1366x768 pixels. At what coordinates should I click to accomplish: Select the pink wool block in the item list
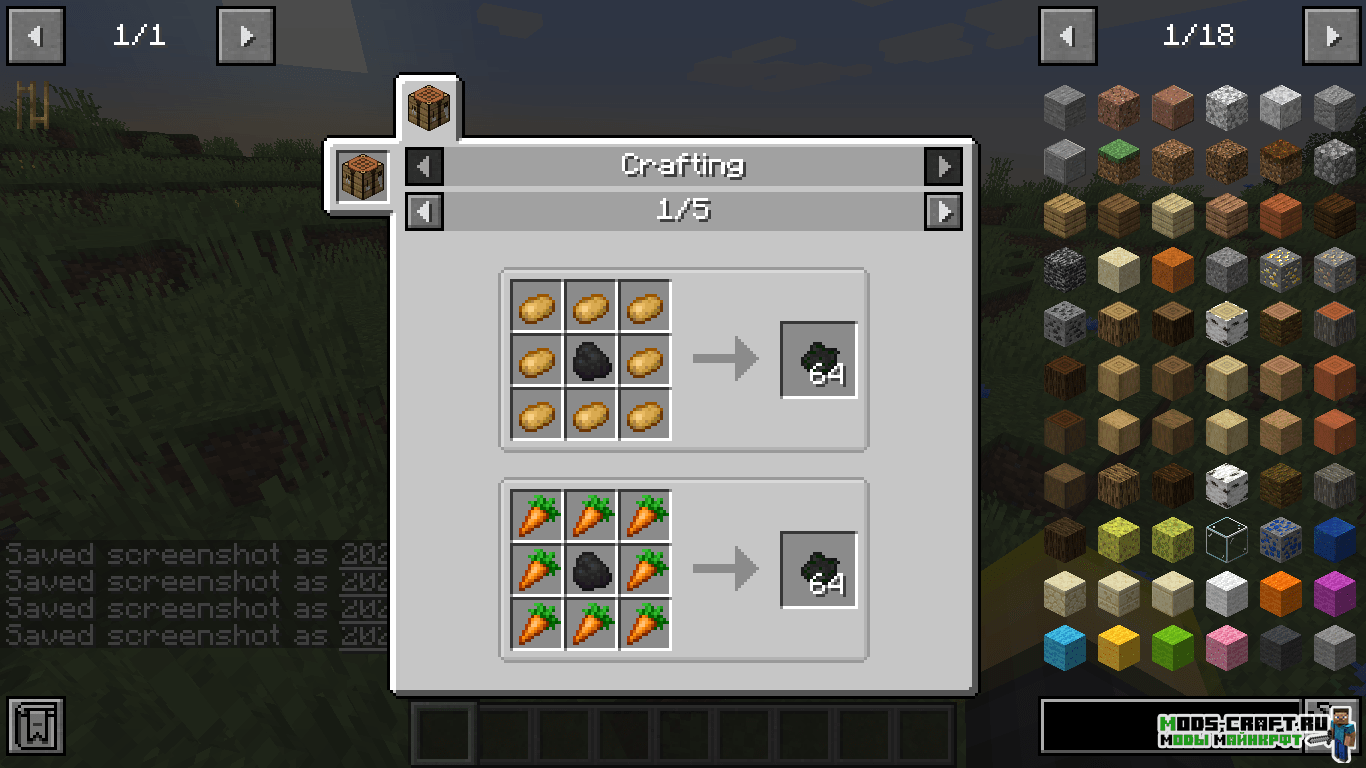pyautogui.click(x=1226, y=647)
